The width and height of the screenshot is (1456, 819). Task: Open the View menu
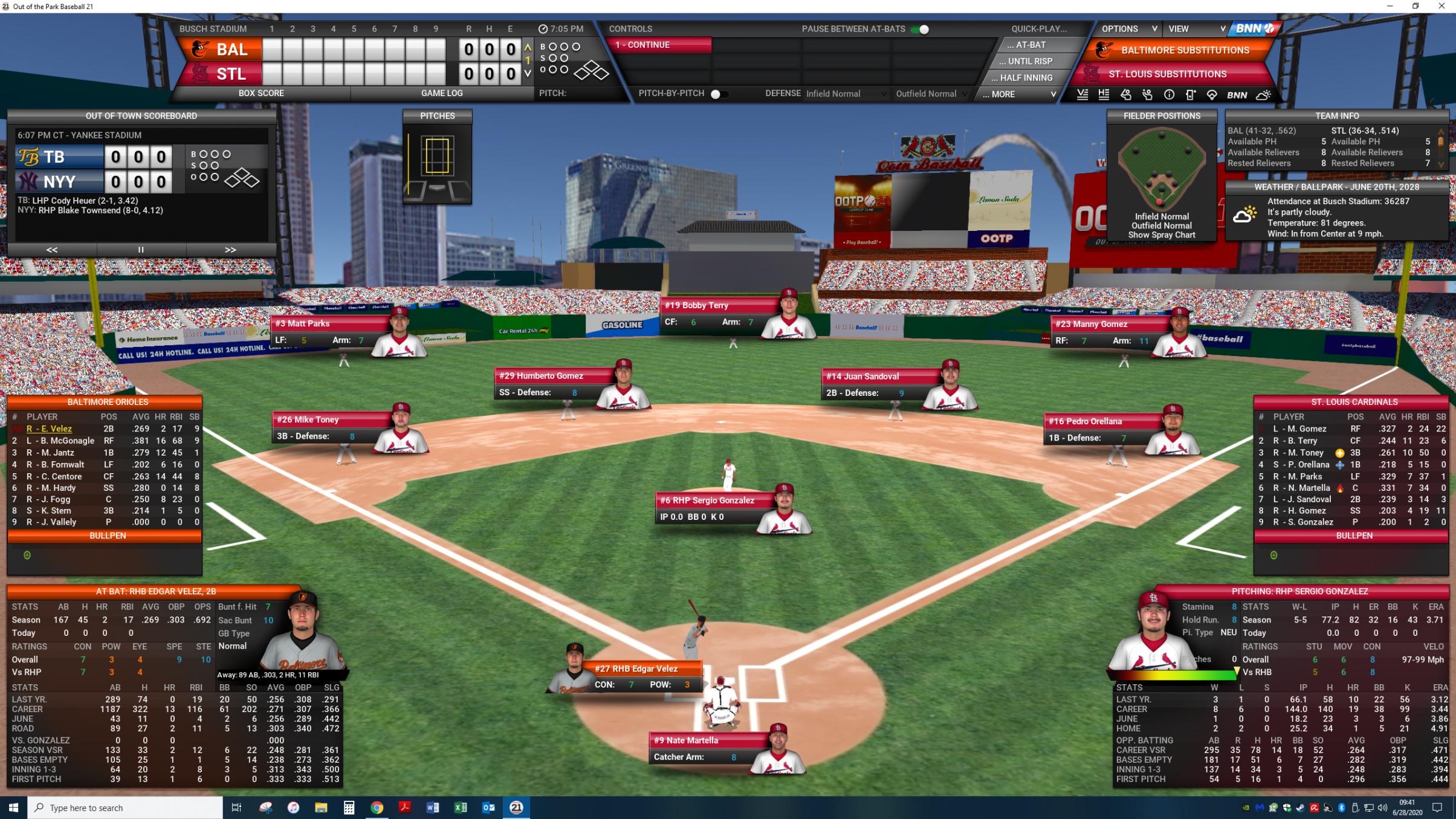click(1196, 29)
